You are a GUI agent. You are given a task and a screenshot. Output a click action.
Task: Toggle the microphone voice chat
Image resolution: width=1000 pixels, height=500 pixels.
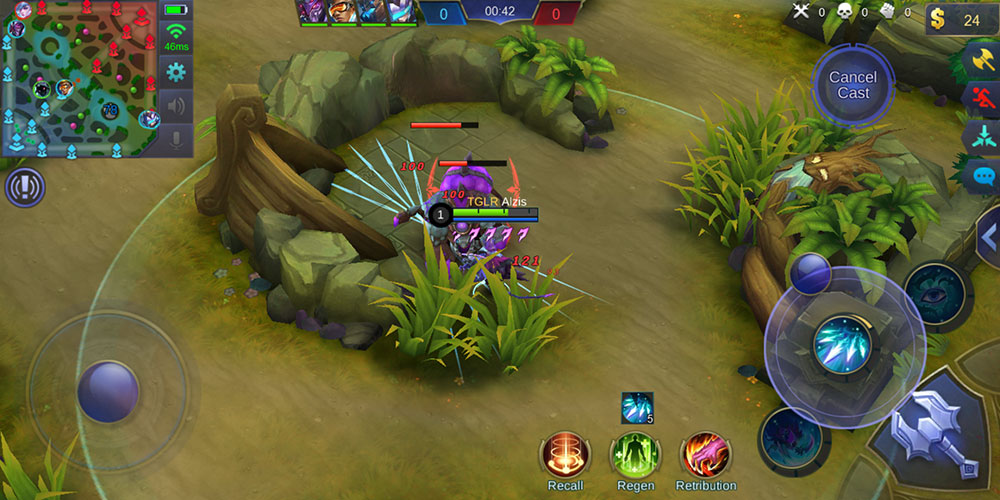[176, 139]
